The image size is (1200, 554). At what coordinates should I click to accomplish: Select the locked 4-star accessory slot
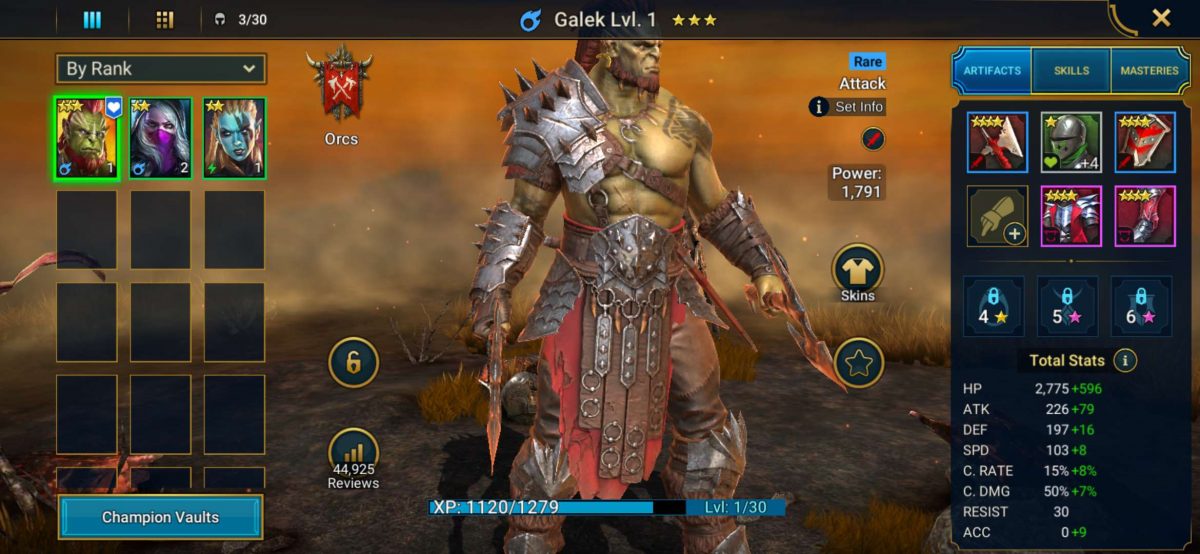click(x=993, y=306)
